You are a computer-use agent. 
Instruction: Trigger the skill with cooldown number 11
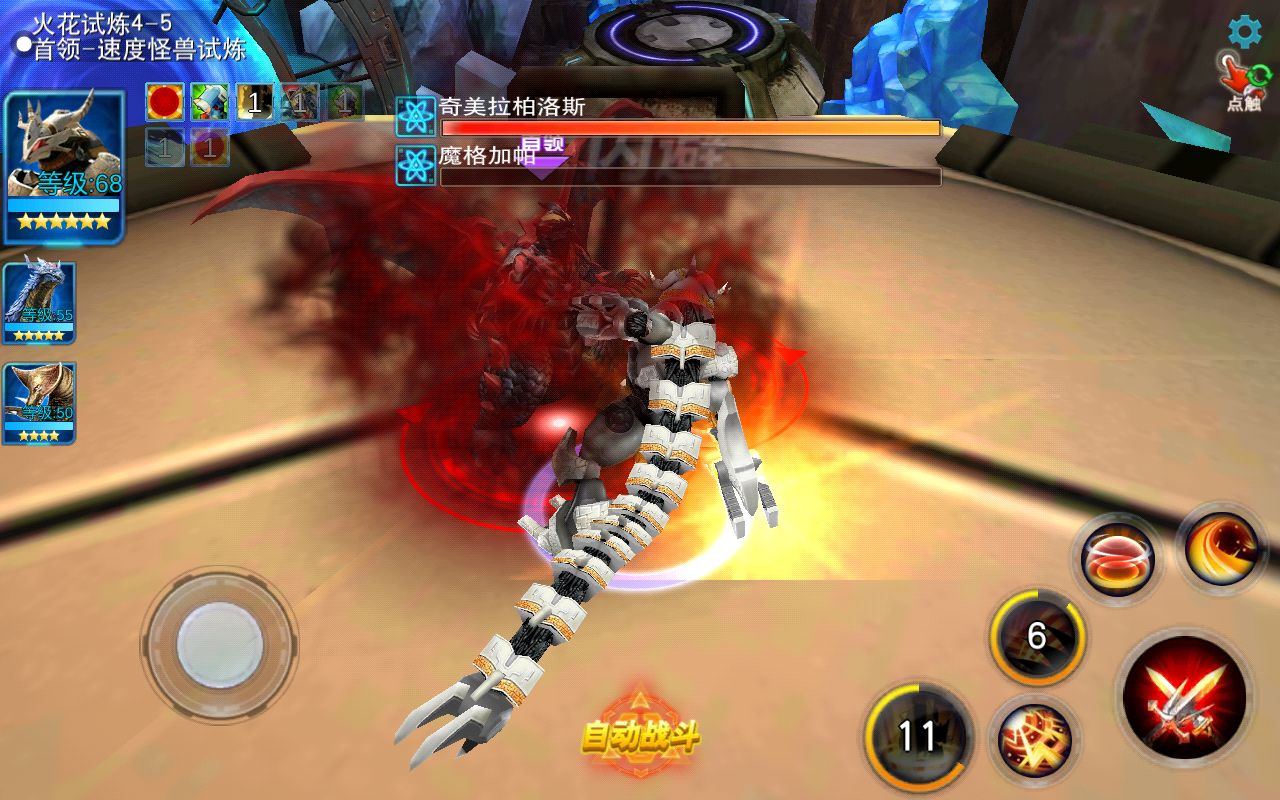[918, 736]
